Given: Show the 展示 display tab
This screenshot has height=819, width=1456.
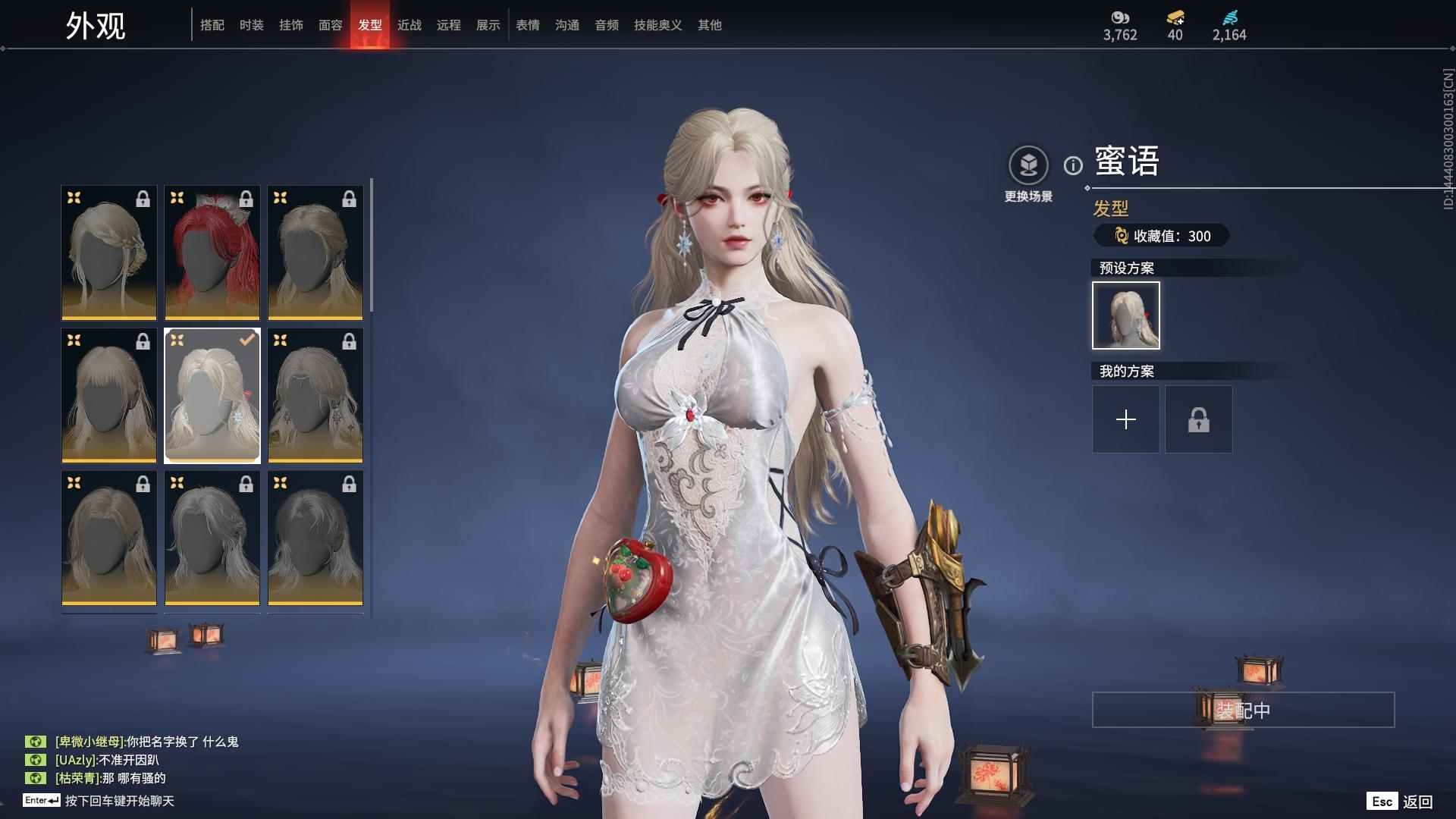Looking at the screenshot, I should coord(488,25).
